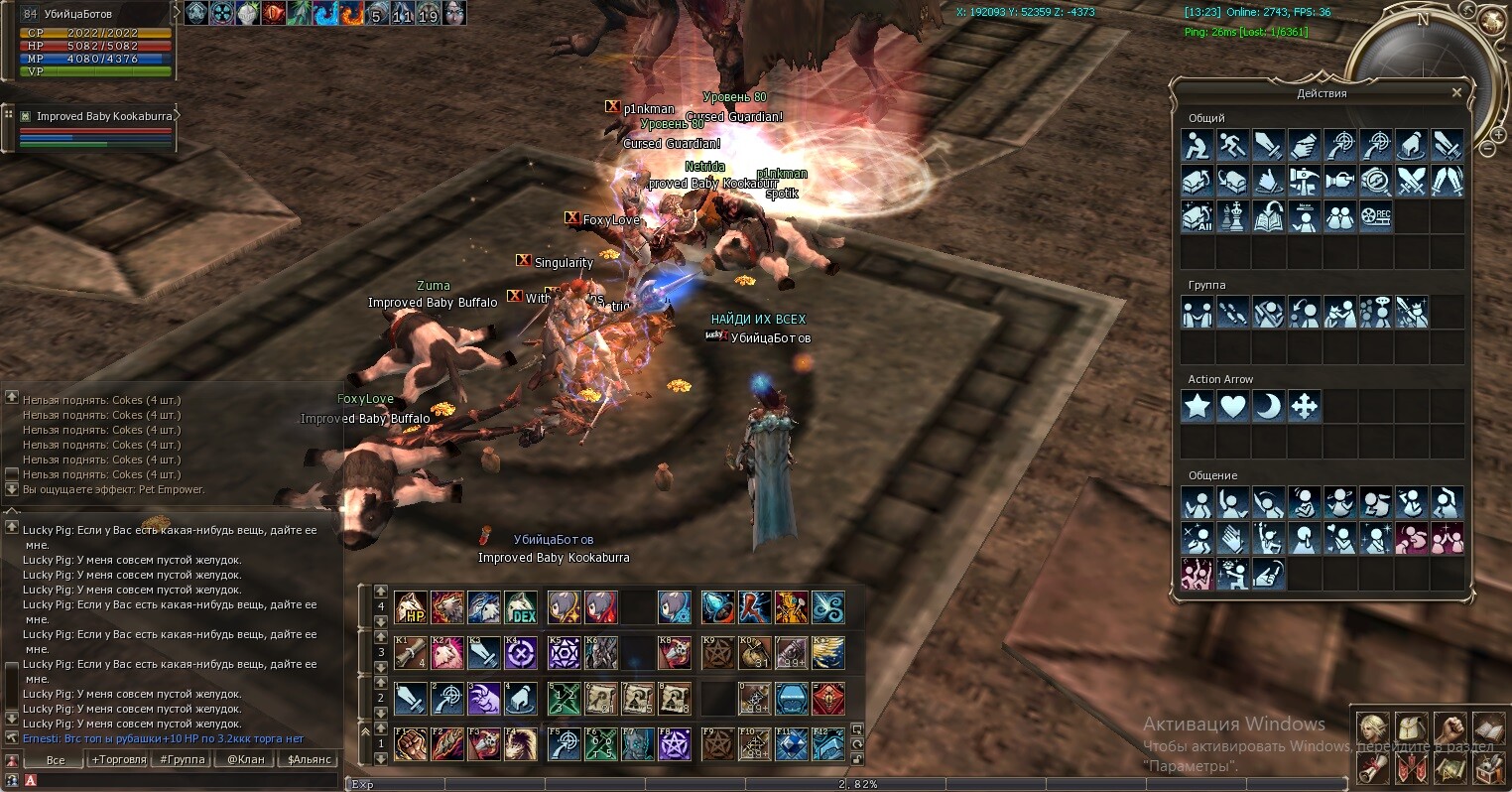
Task: Activate the F1 fist skill slot
Action: 410,743
